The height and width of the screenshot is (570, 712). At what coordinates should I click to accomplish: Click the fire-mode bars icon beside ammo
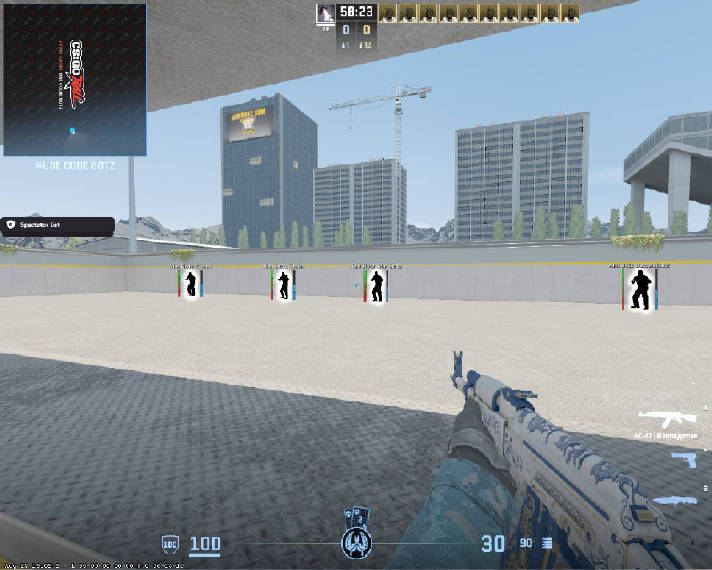tap(547, 543)
